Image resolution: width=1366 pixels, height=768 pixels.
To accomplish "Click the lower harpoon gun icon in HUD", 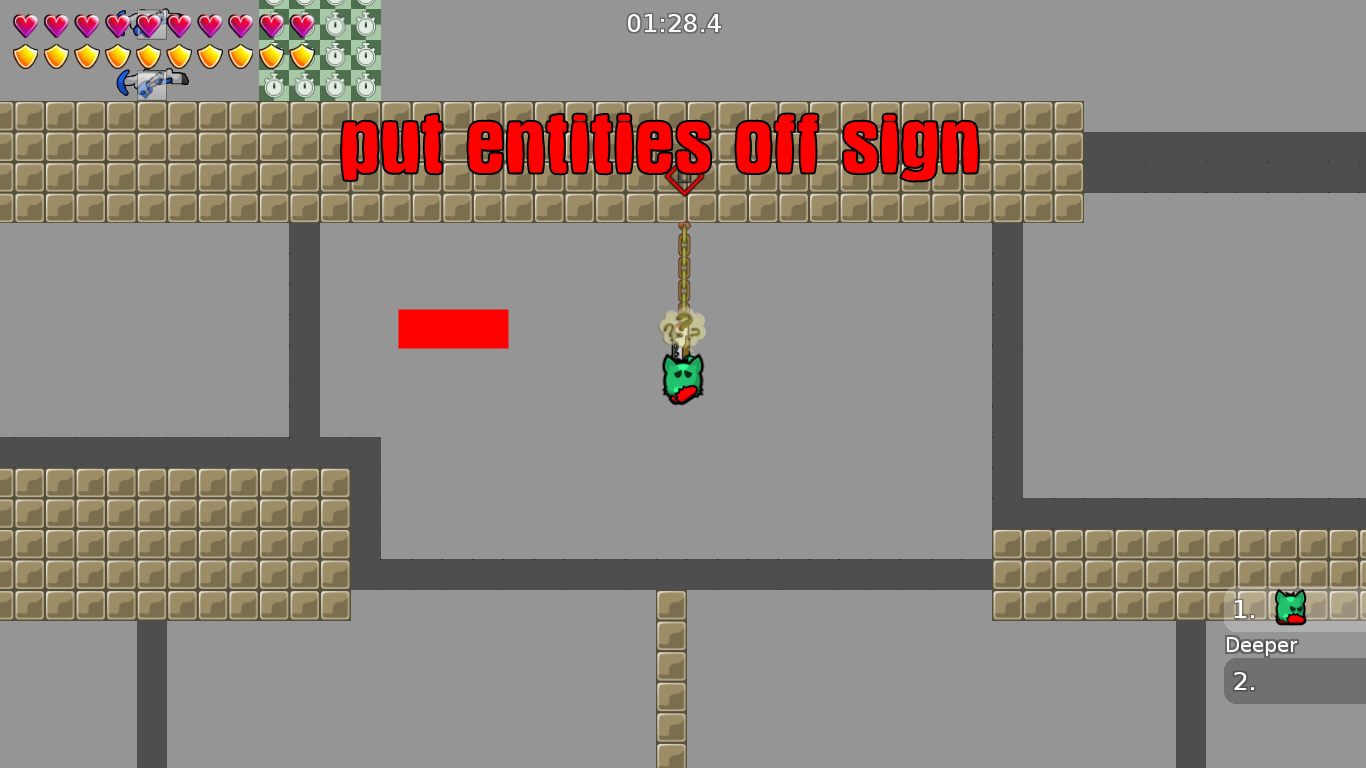I will (150, 82).
